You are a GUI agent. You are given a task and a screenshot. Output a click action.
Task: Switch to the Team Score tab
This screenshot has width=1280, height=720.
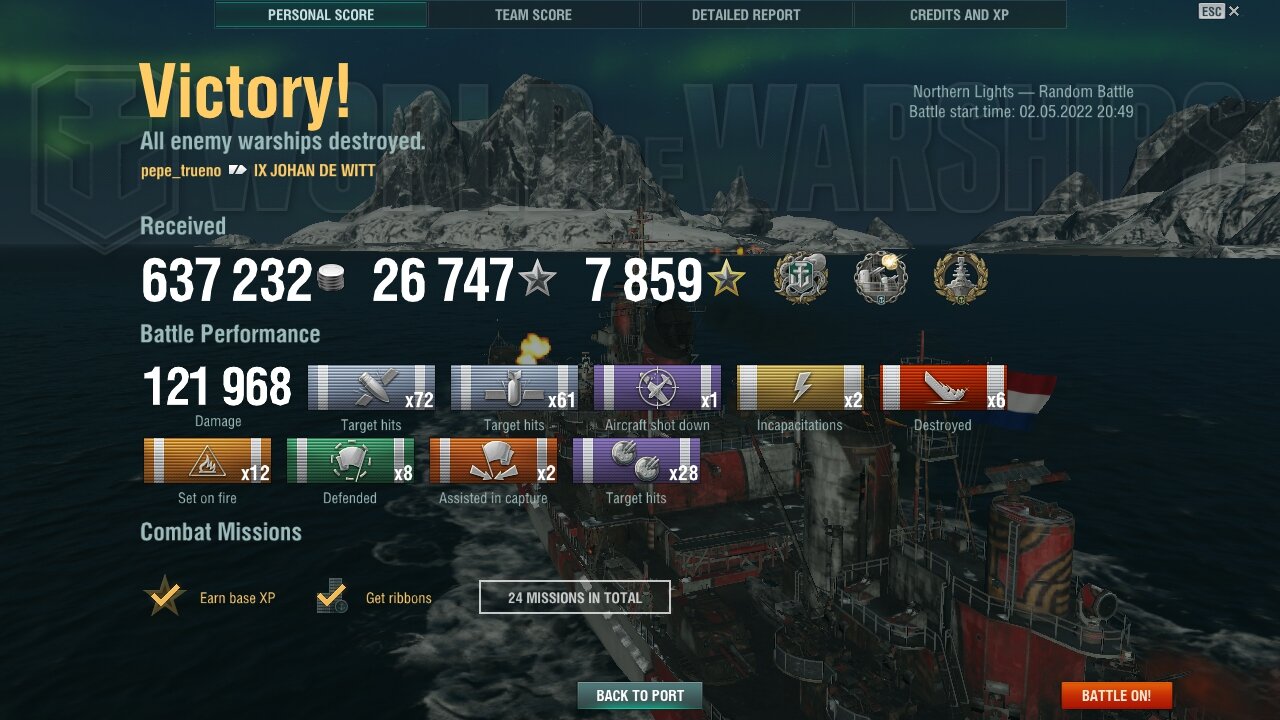point(533,15)
